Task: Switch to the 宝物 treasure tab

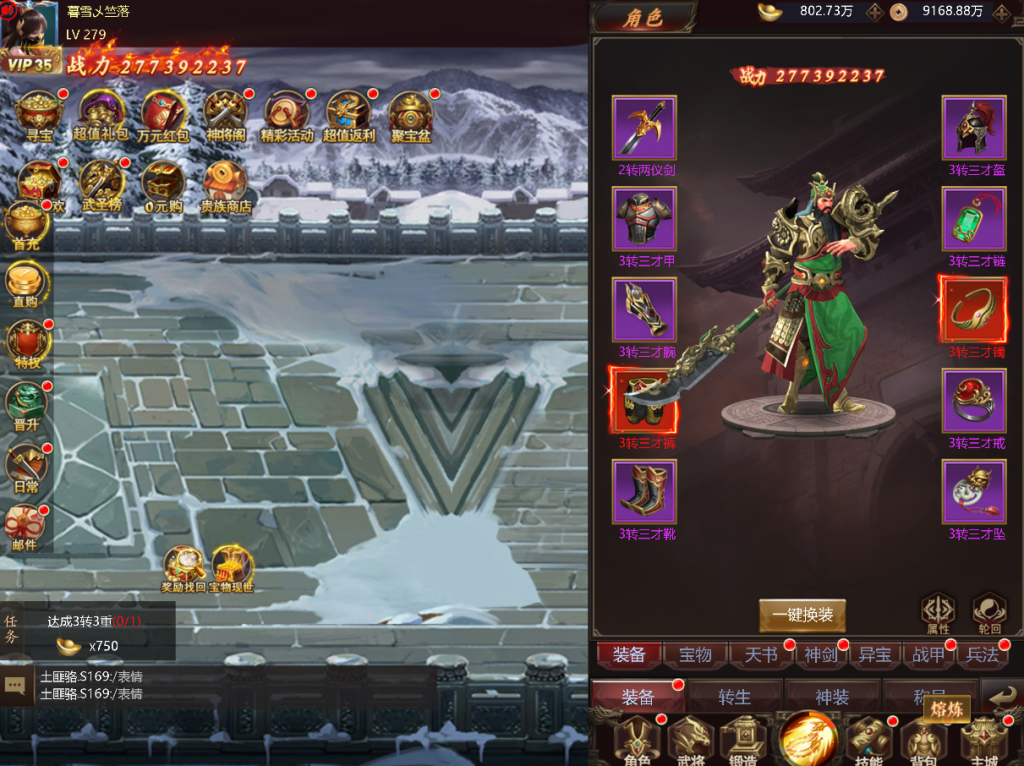Action: click(695, 655)
